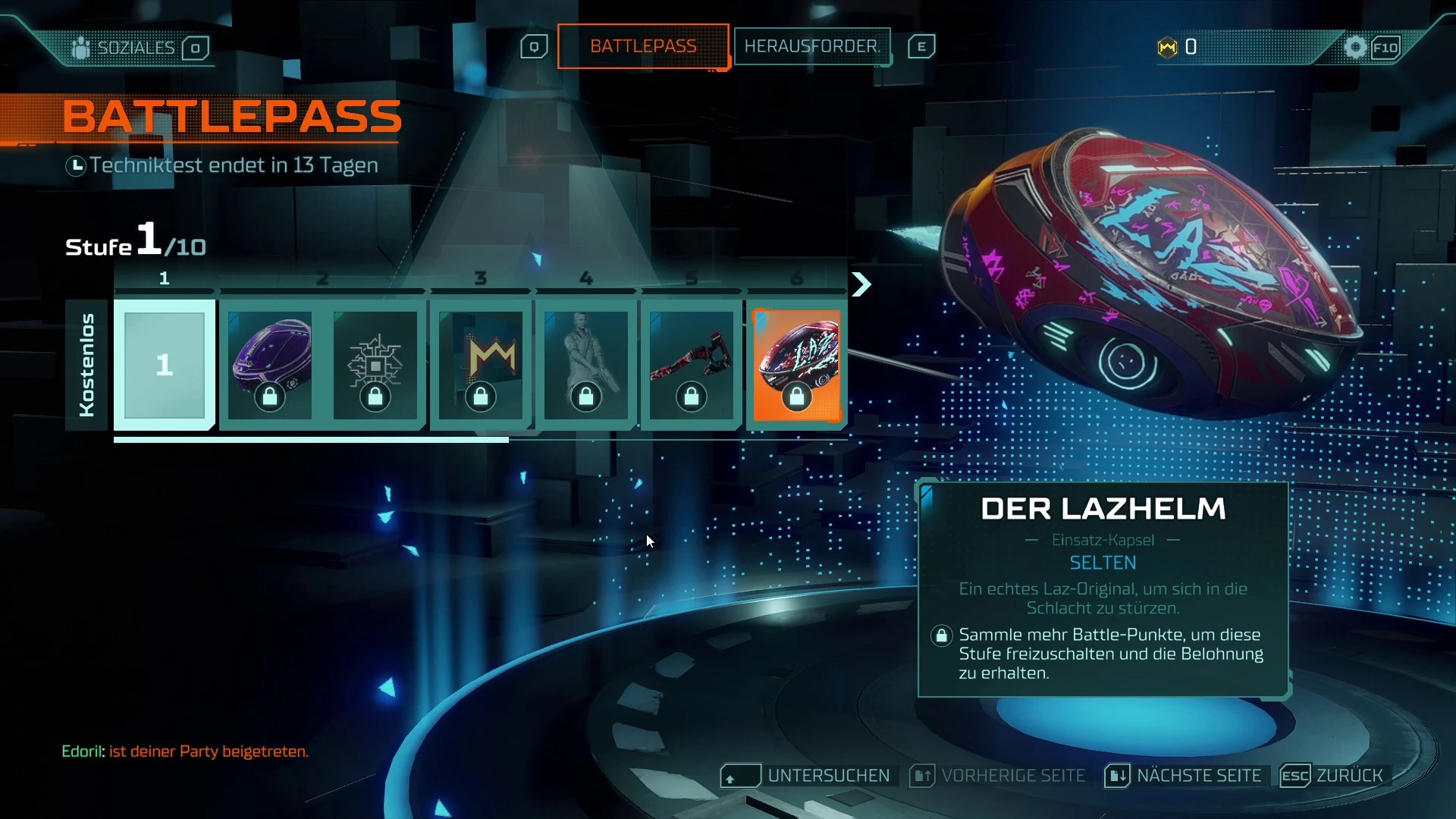Show next rewards with the right arrow
1456x819 pixels.
point(861,284)
